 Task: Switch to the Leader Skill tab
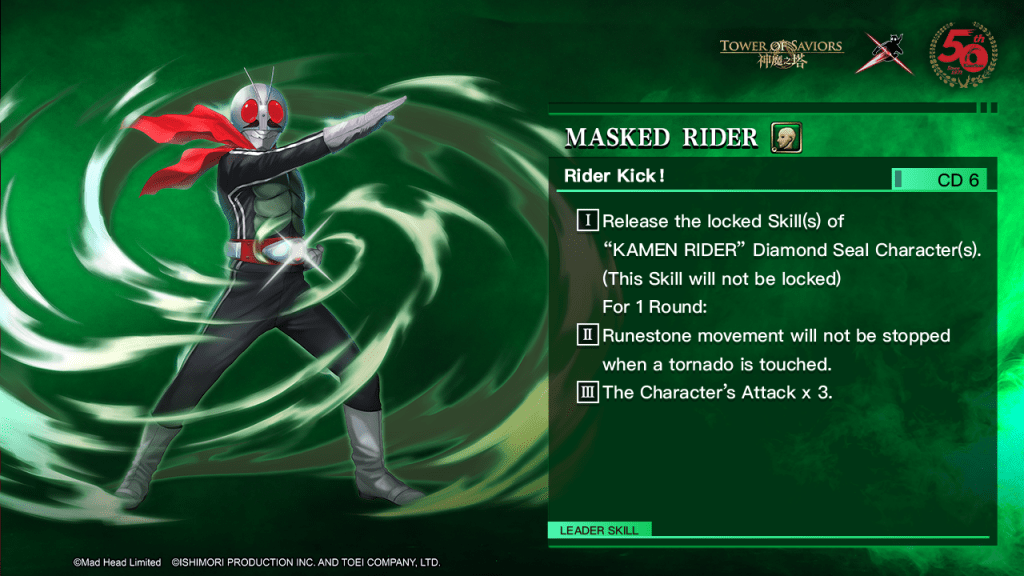coord(600,530)
